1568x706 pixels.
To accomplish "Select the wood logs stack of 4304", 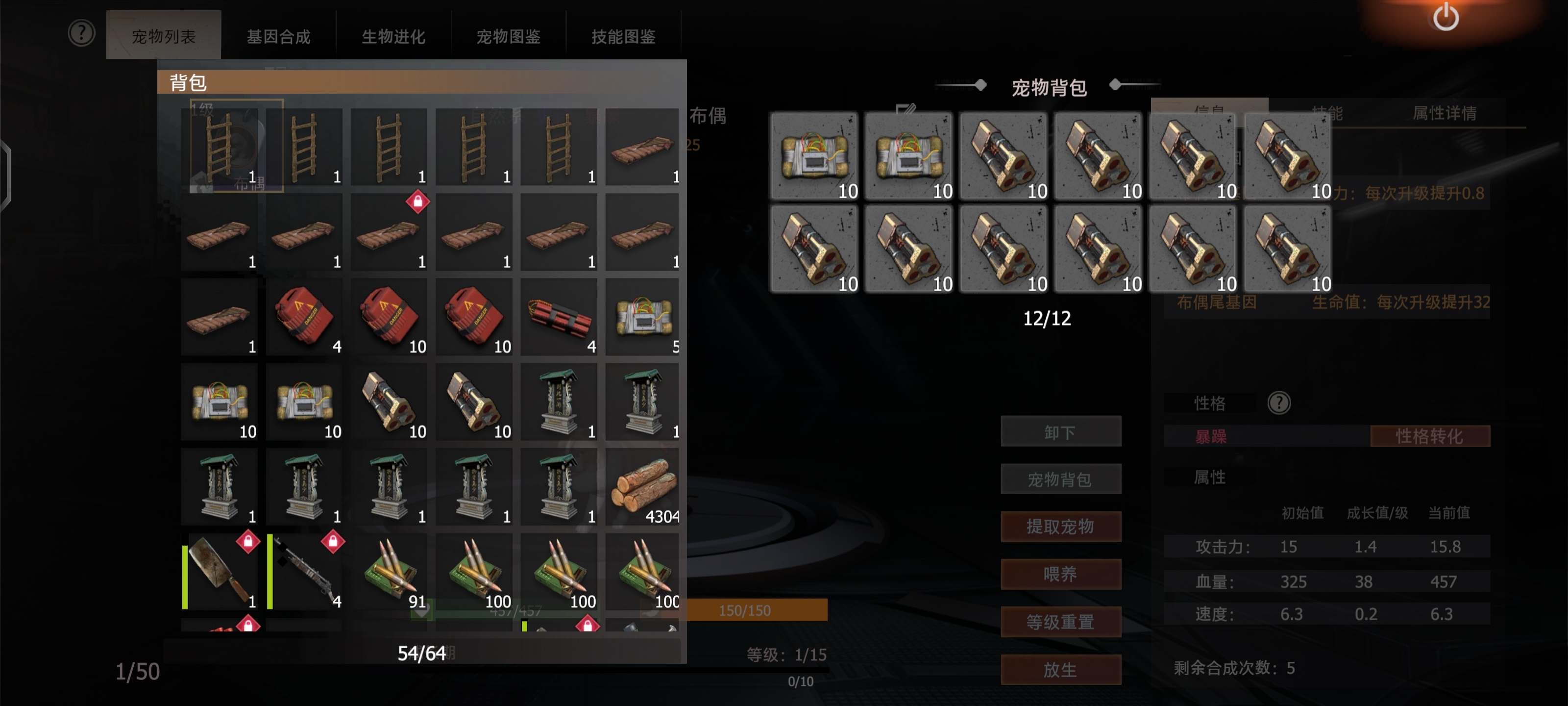I will (643, 487).
